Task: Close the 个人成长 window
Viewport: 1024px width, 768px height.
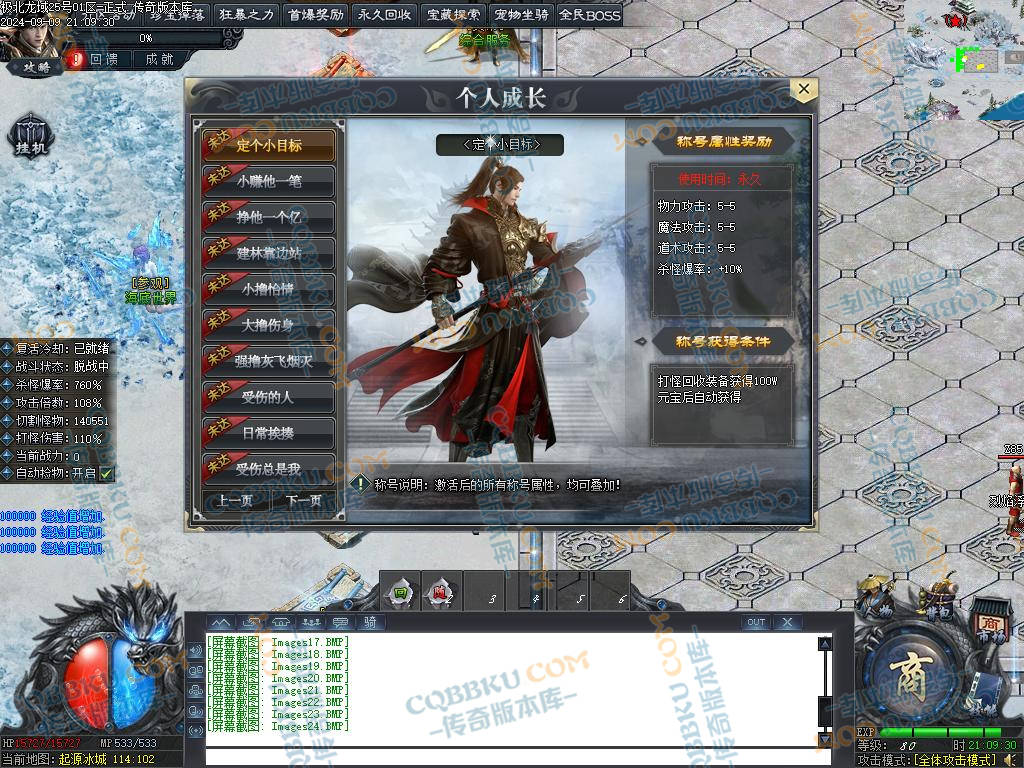Action: tap(804, 90)
